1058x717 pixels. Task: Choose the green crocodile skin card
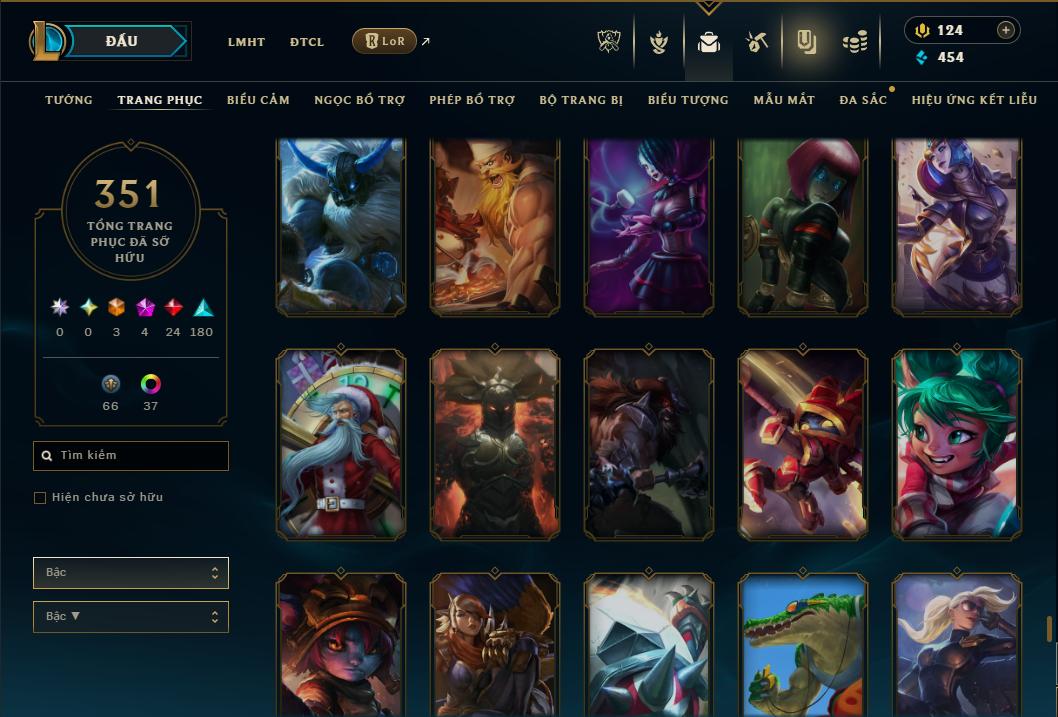tap(803, 644)
